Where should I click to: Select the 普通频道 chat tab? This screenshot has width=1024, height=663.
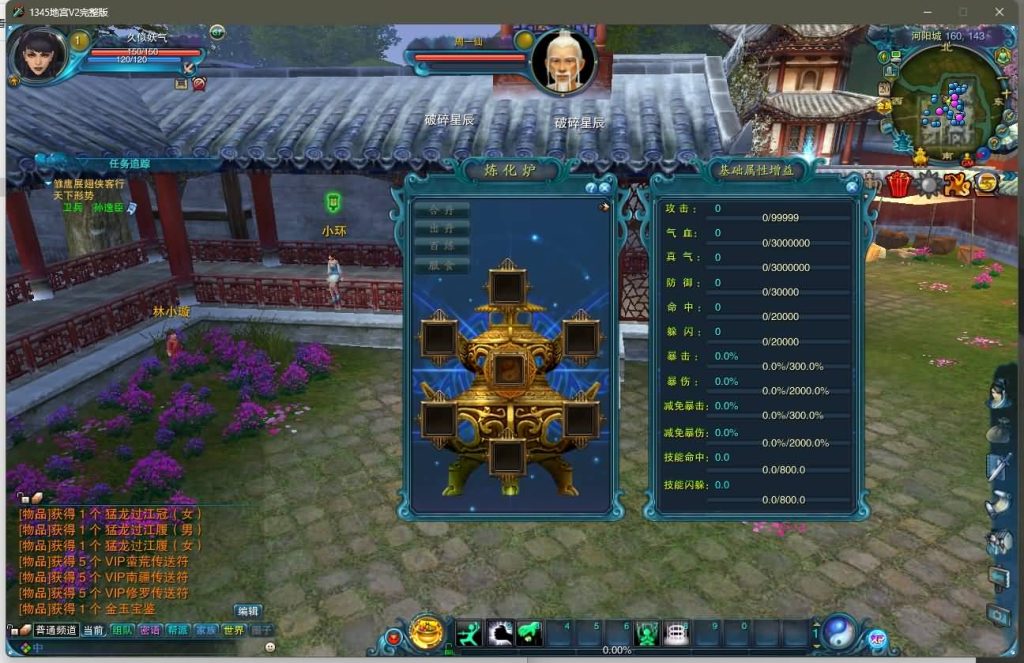56,630
